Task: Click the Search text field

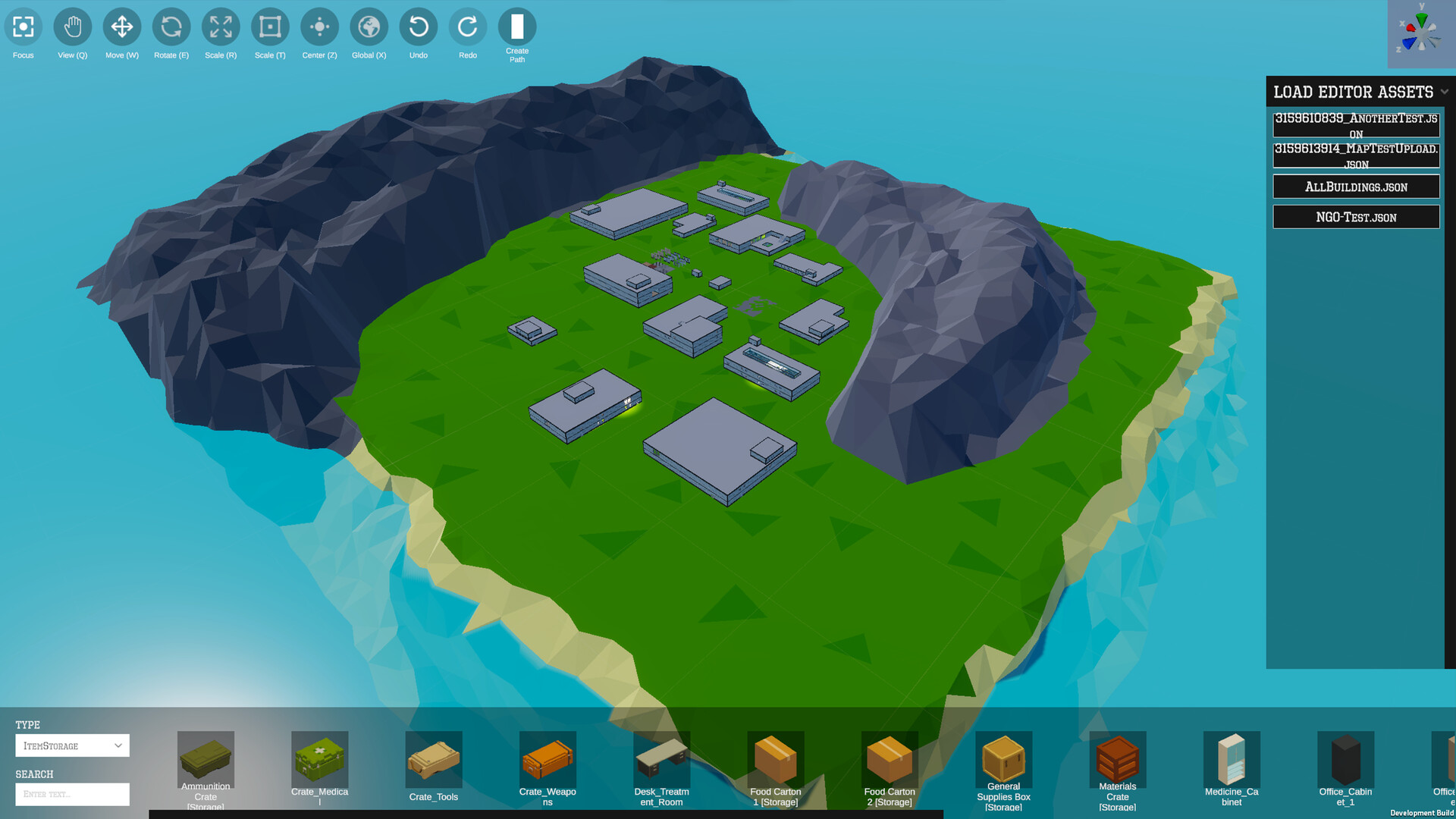Action: coord(72,794)
